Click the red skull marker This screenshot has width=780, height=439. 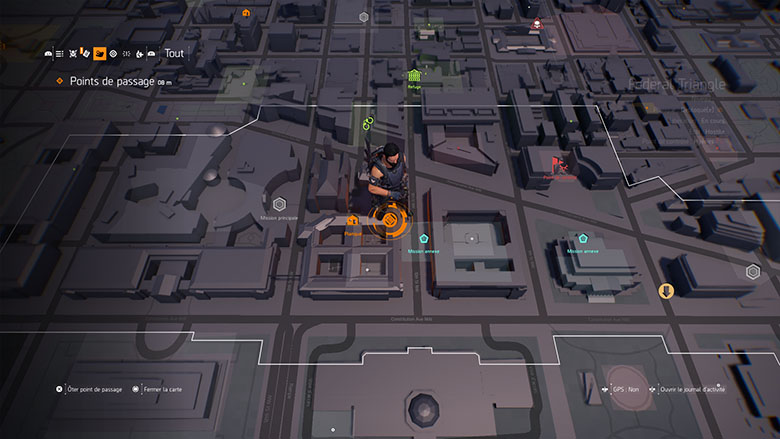(x=536, y=22)
